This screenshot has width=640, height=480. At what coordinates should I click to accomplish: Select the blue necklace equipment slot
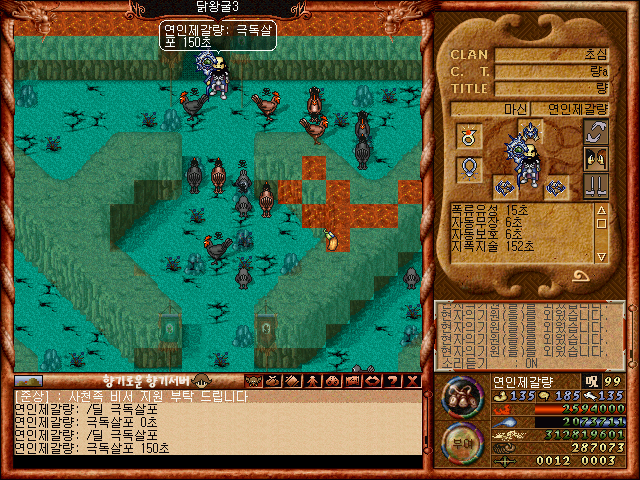[467, 169]
